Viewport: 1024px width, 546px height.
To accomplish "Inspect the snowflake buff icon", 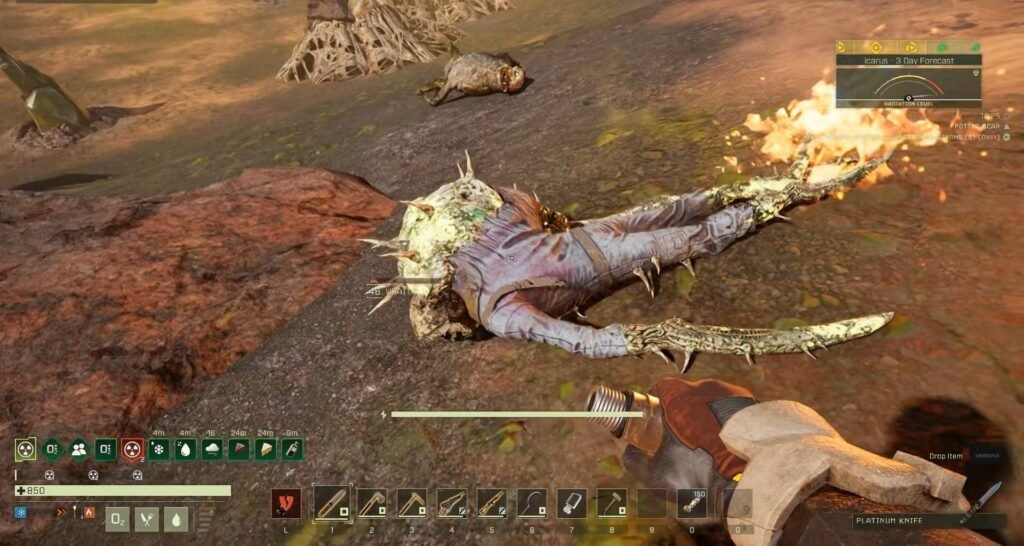I will [x=159, y=450].
